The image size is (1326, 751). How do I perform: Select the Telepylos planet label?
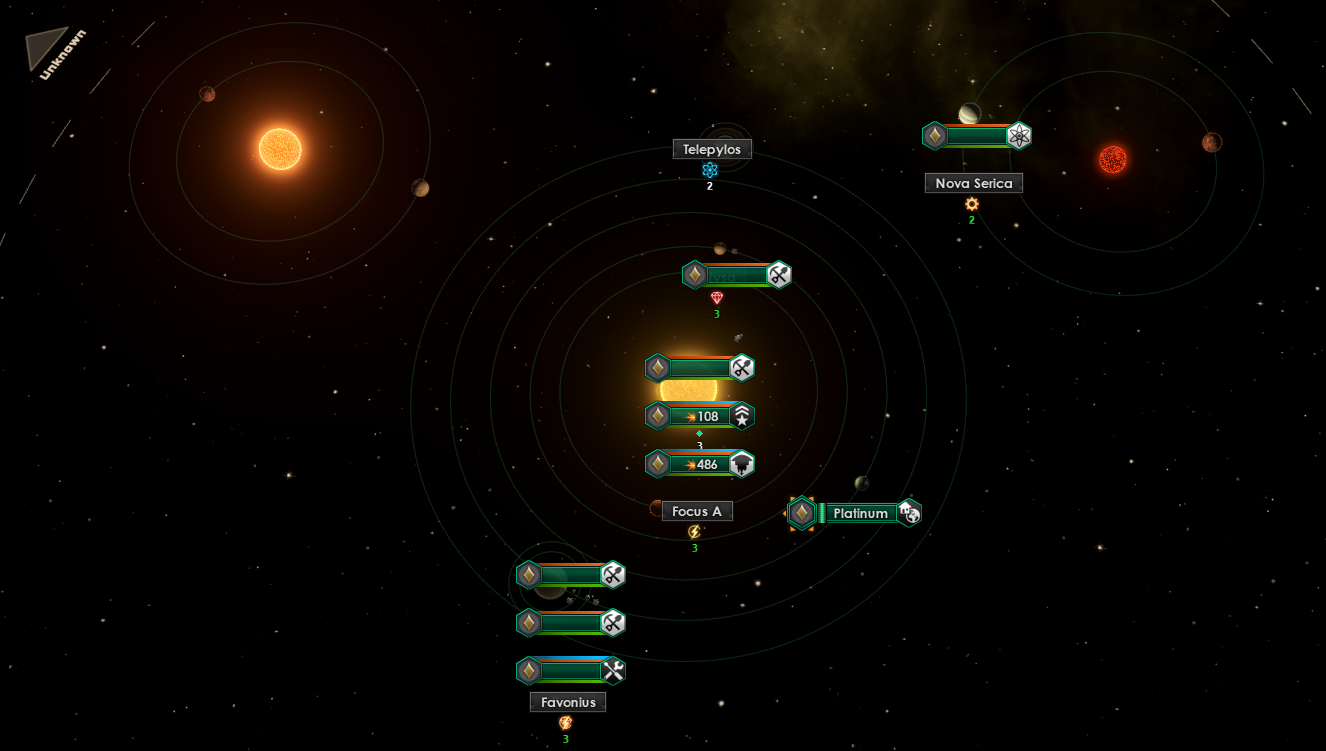coord(711,149)
